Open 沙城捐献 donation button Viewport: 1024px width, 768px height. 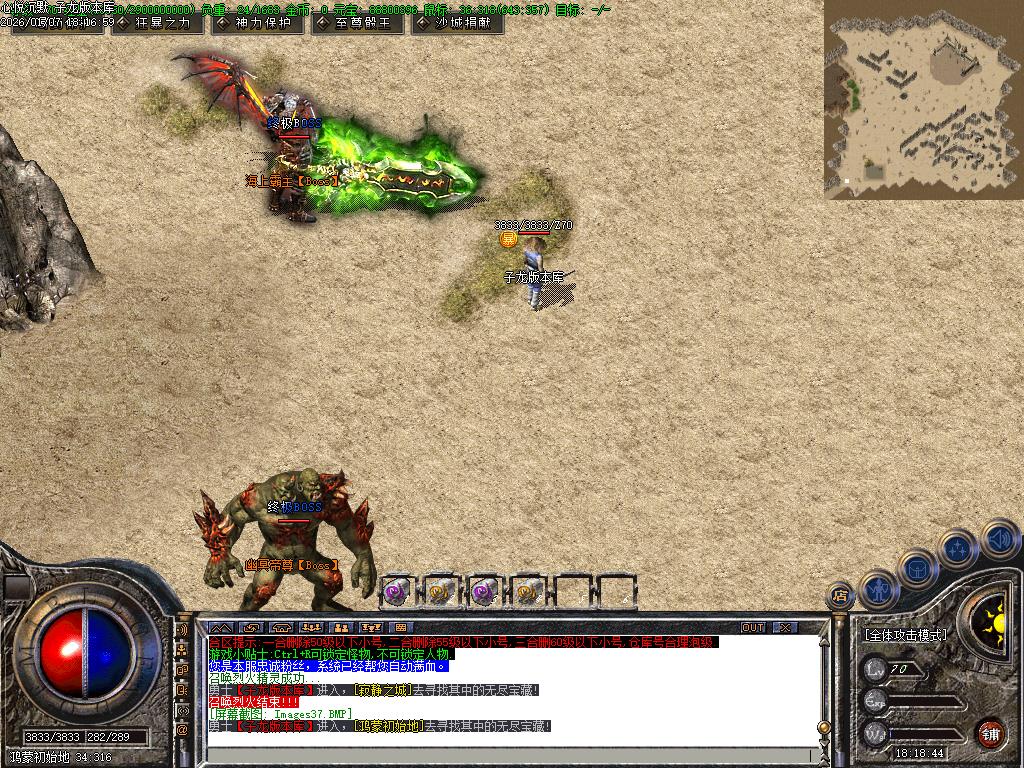point(456,23)
